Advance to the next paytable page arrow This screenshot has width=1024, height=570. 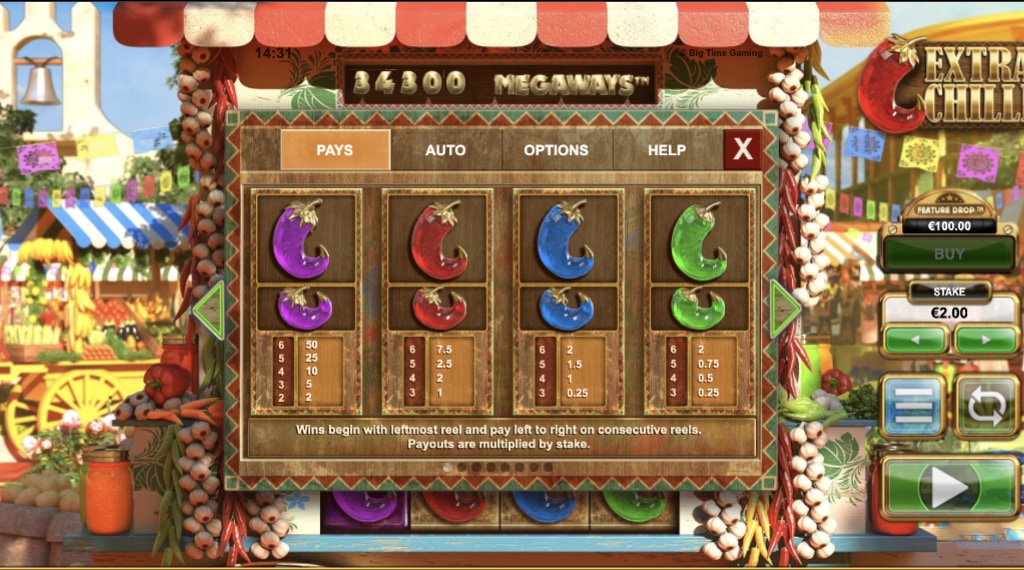(785, 310)
